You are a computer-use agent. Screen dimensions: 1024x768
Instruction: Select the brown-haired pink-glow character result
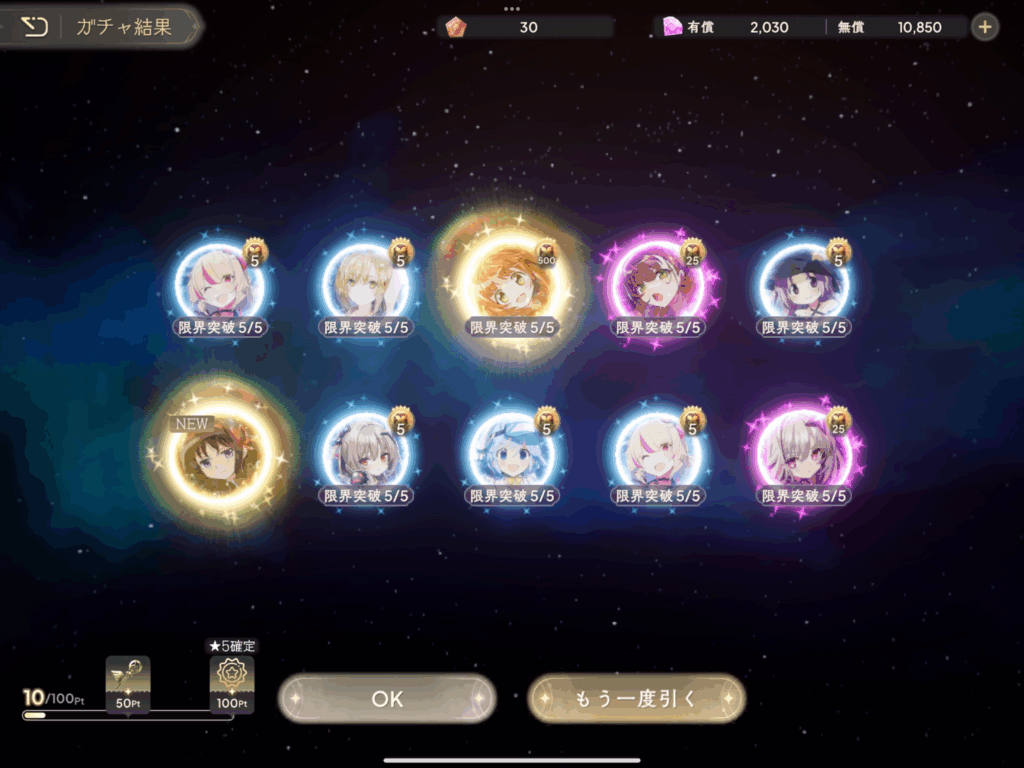(x=657, y=286)
